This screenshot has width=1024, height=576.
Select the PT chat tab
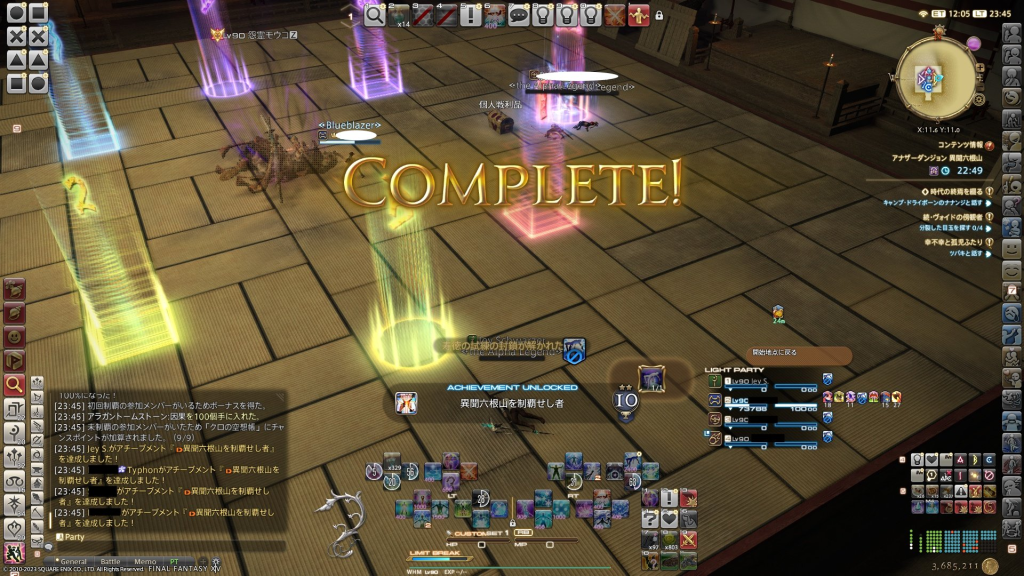[174, 562]
